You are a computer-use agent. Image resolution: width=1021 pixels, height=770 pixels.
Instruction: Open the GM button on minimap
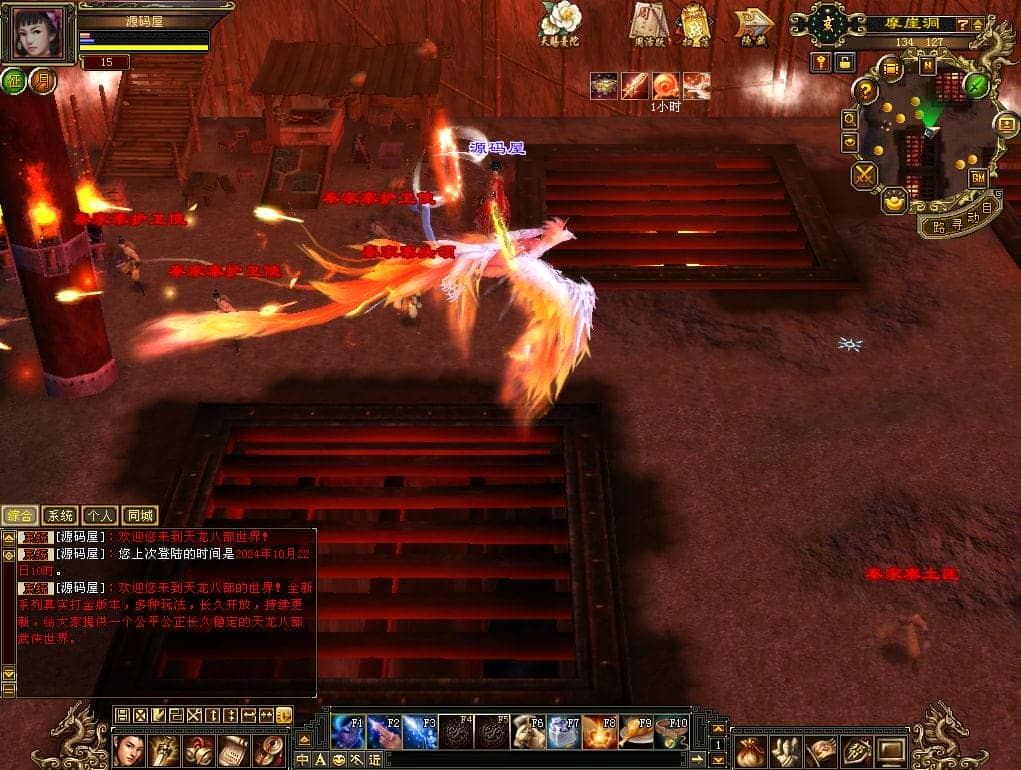pos(978,178)
